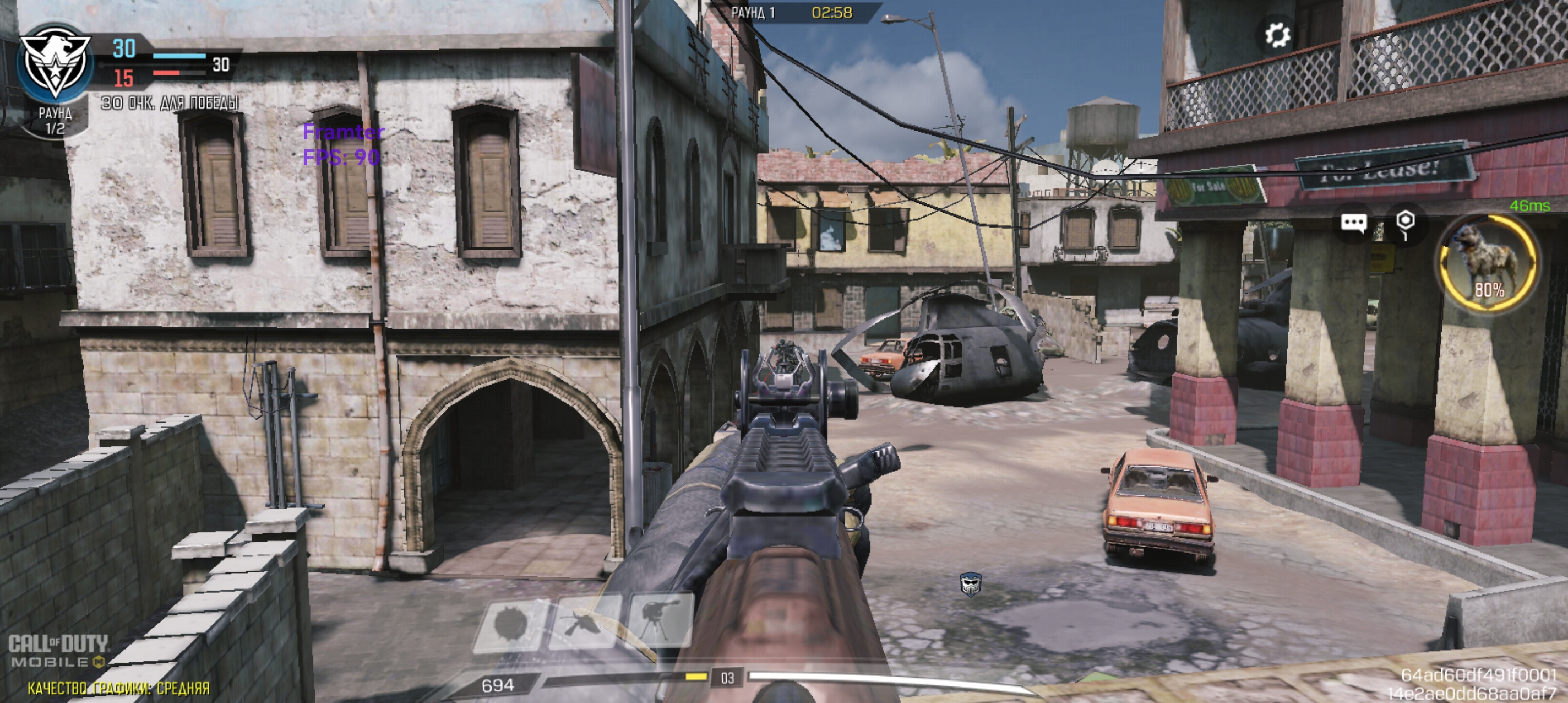Screen dimensions: 1568x703
Task: Activate the hunter drone scorestreak slot
Action: pos(585,623)
